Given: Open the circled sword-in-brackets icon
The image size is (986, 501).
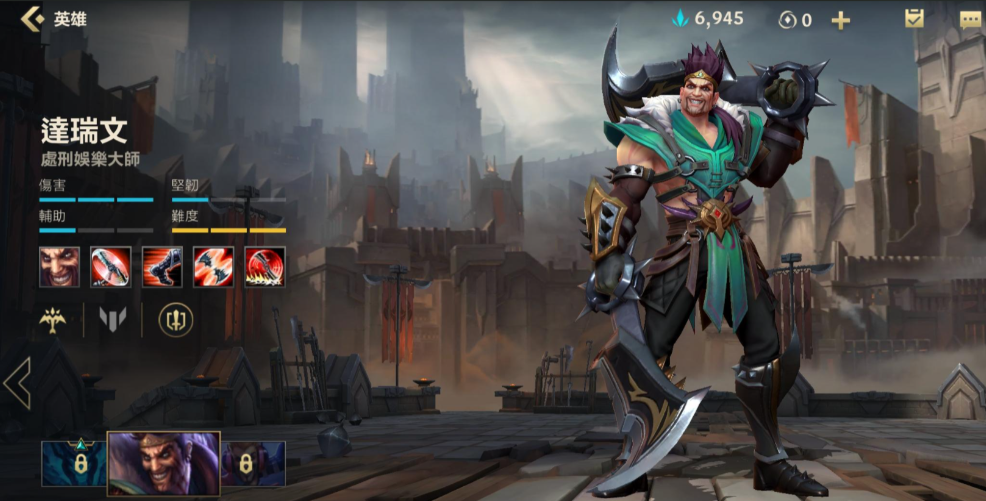Looking at the screenshot, I should (176, 320).
